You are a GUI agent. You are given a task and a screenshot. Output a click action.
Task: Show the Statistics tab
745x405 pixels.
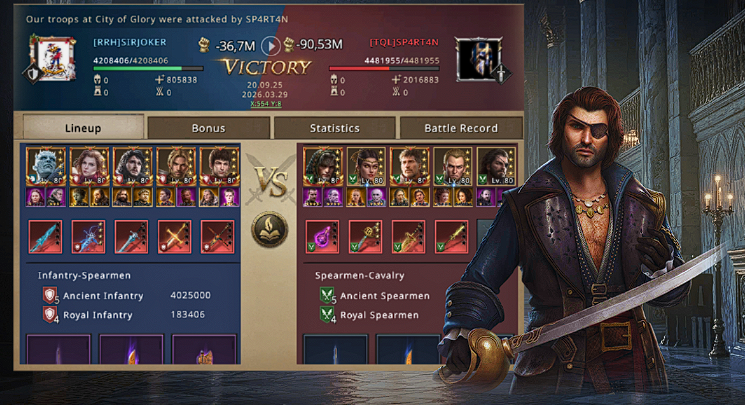pyautogui.click(x=334, y=128)
